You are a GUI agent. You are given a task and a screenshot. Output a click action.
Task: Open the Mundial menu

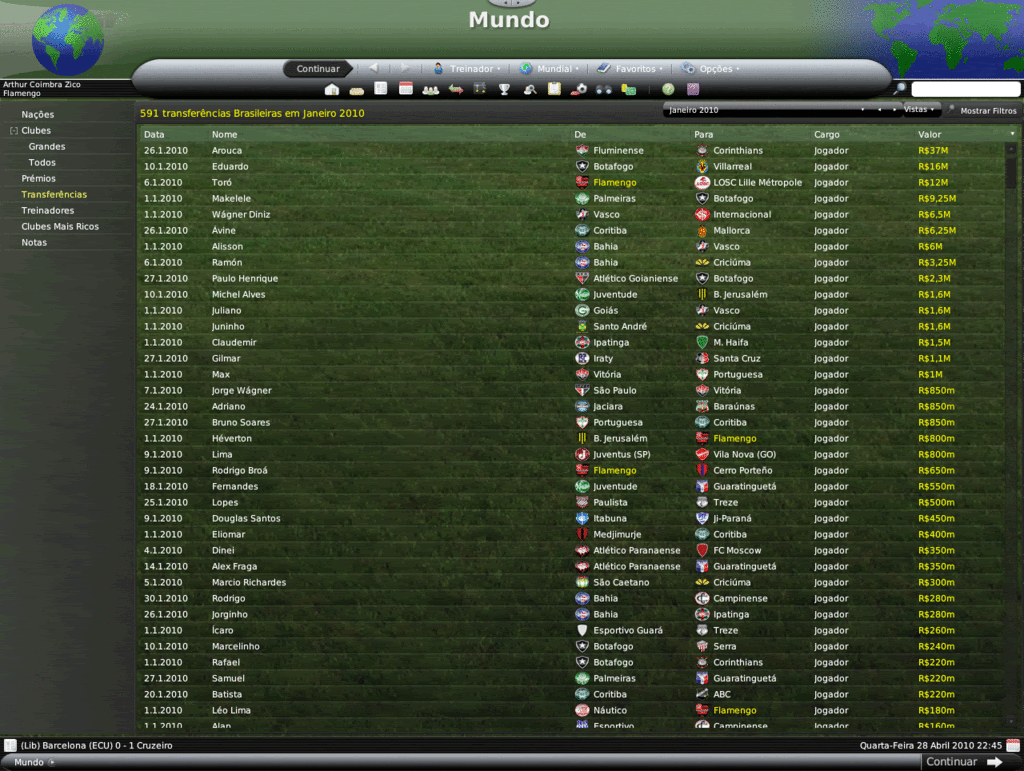pos(547,69)
